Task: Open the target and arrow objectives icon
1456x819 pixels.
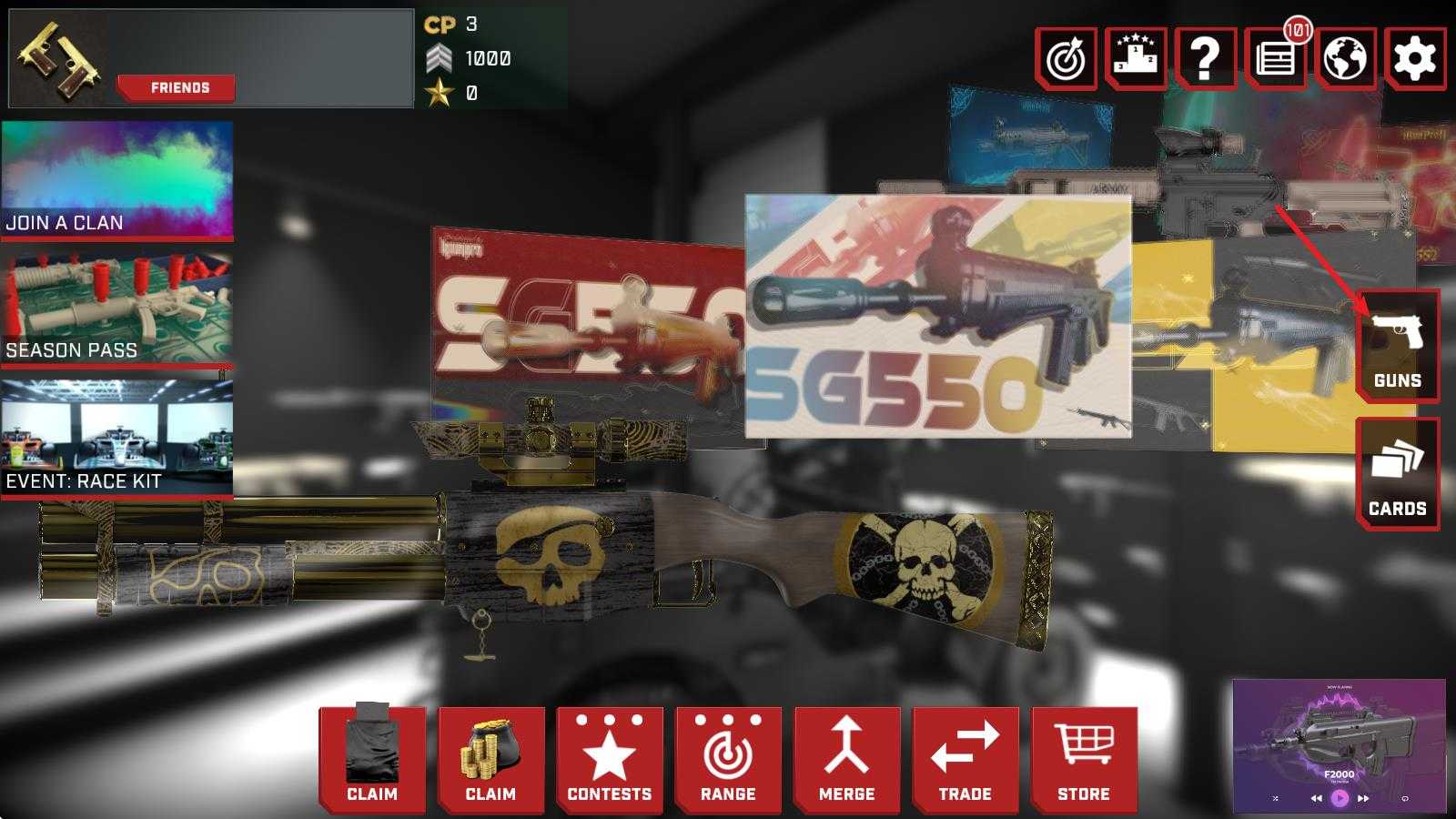Action: tap(1067, 58)
